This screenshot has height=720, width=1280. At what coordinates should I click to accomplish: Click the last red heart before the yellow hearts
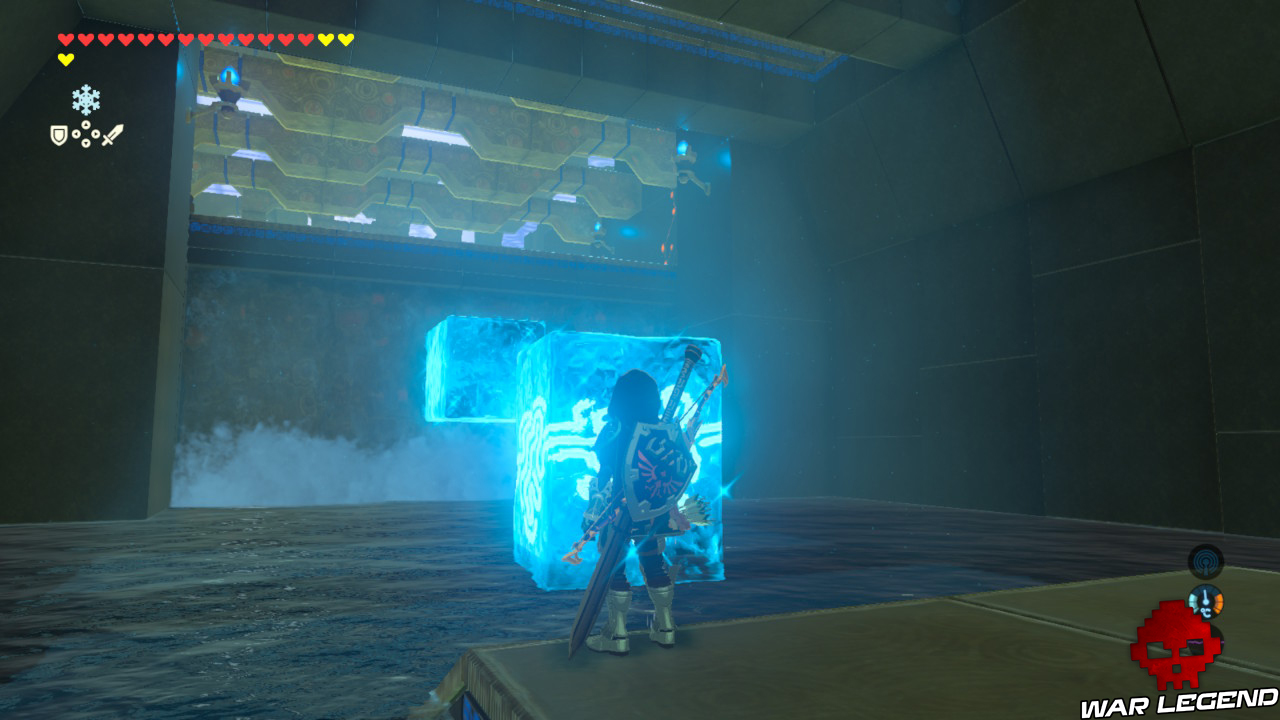[x=307, y=39]
